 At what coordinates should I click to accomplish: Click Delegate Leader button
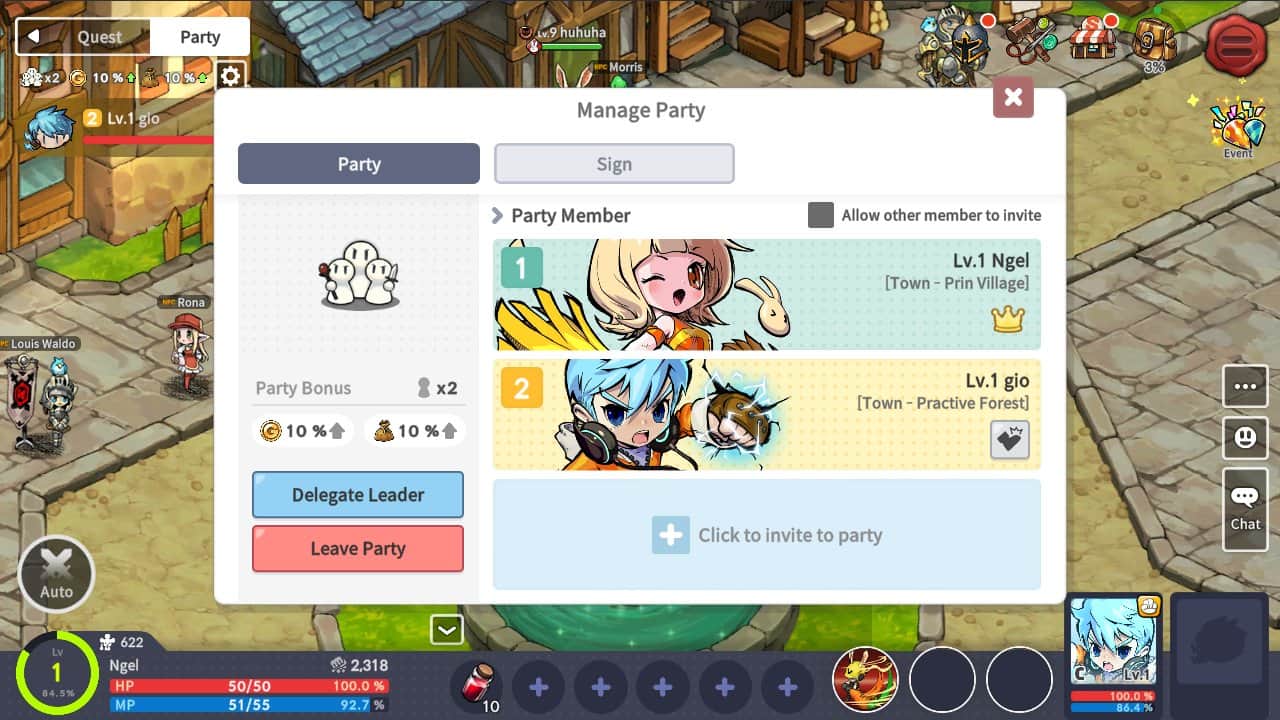(x=358, y=495)
